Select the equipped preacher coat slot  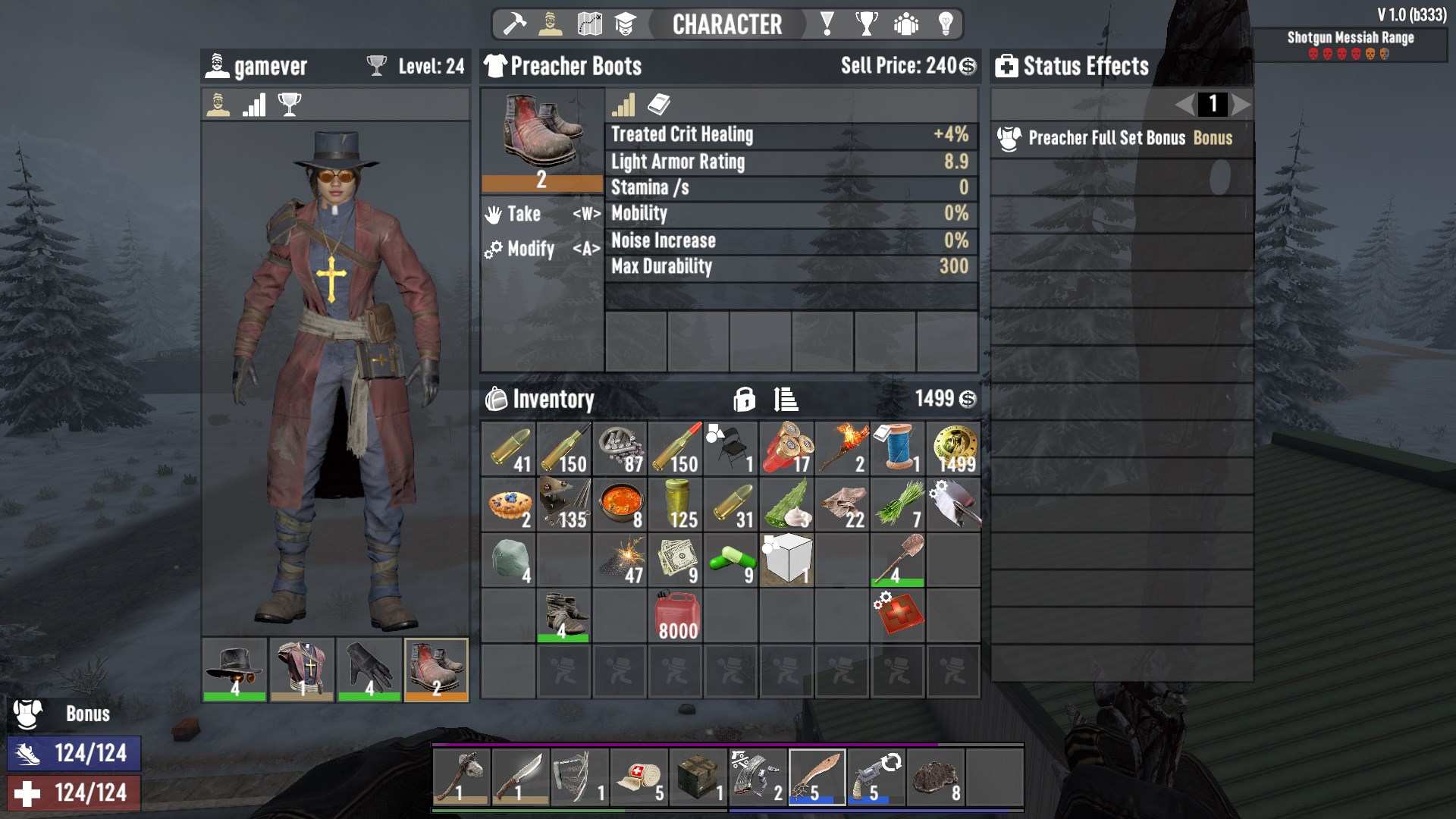click(302, 670)
